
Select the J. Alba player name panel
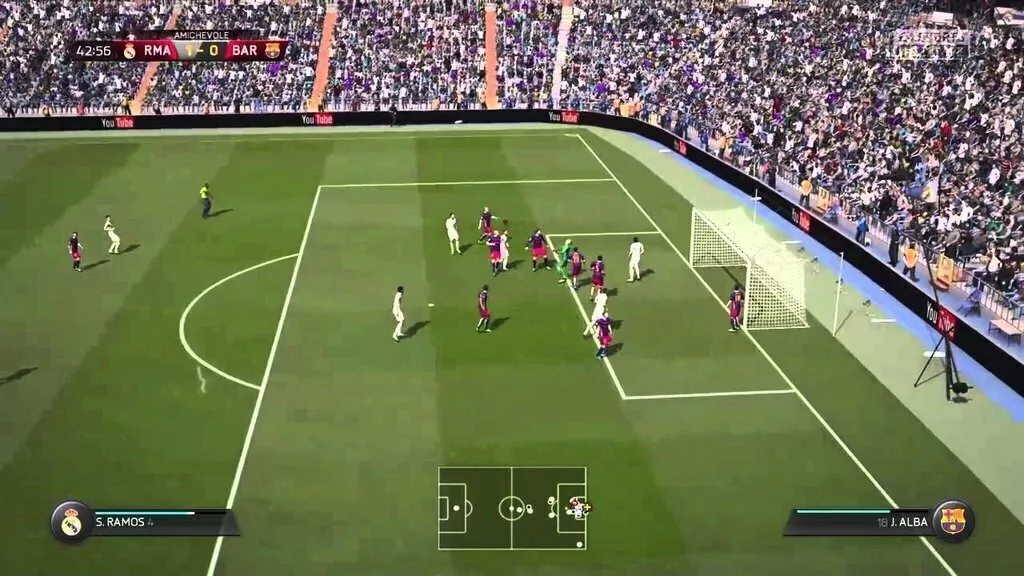(x=860, y=521)
